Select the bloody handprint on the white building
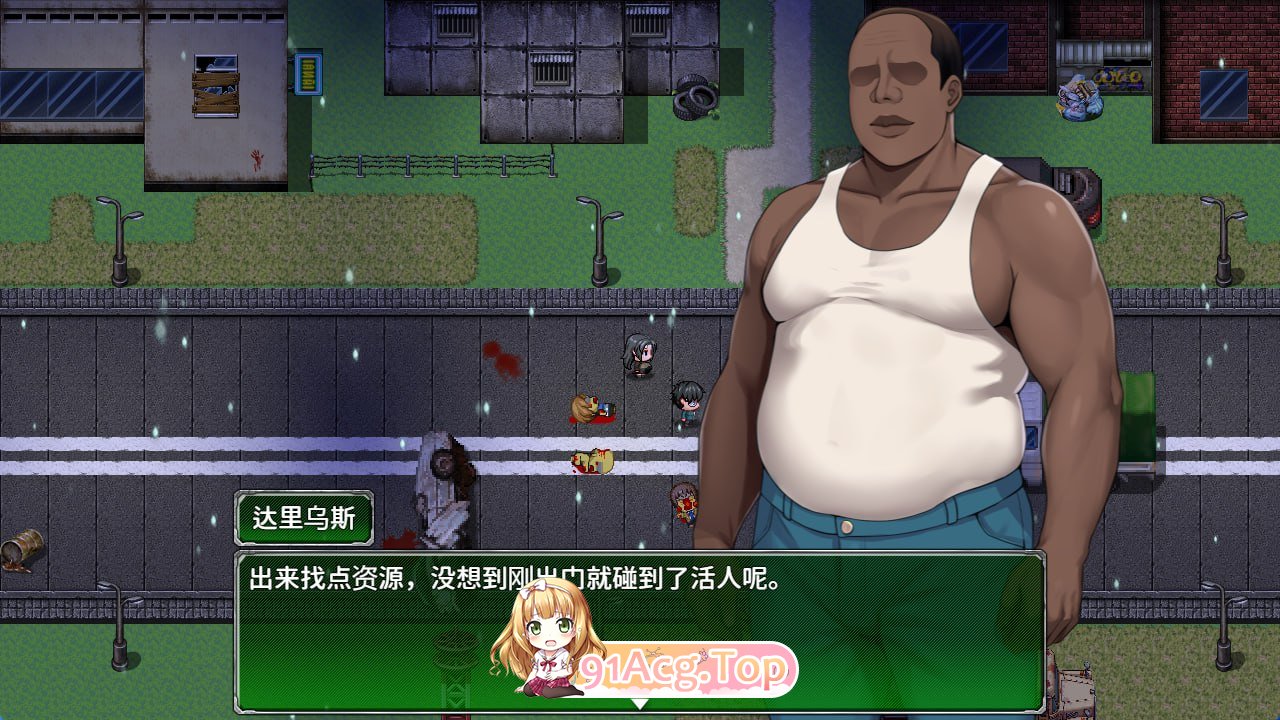This screenshot has height=720, width=1280. [255, 155]
